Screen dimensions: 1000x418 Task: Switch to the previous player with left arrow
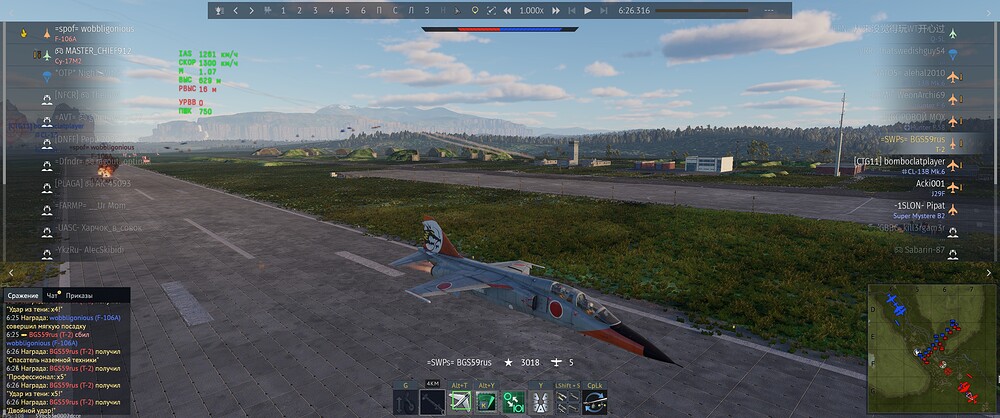236,10
